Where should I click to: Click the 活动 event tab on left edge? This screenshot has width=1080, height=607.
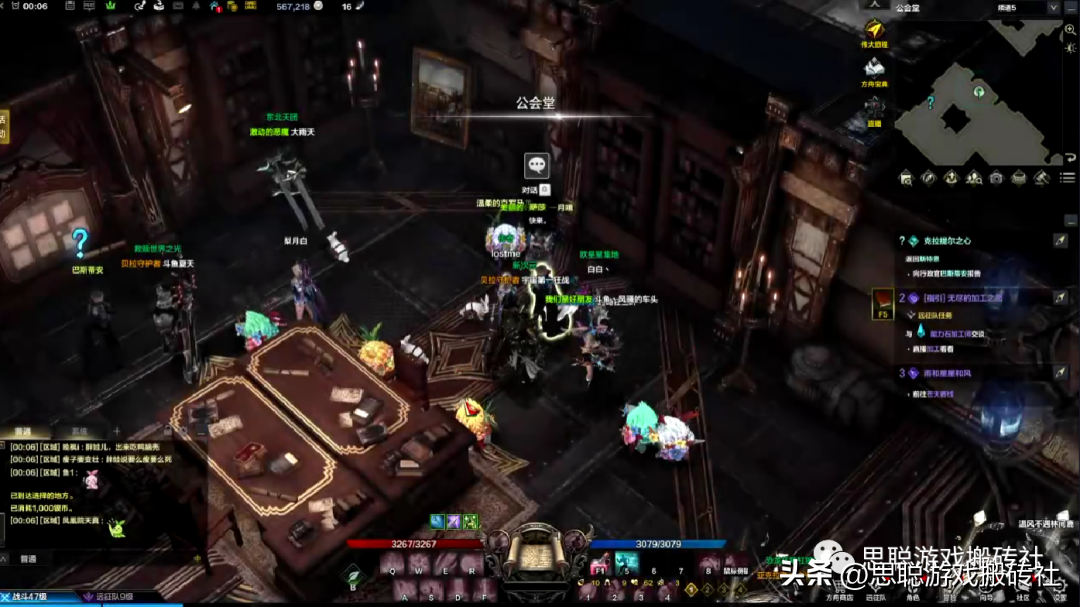[3, 126]
